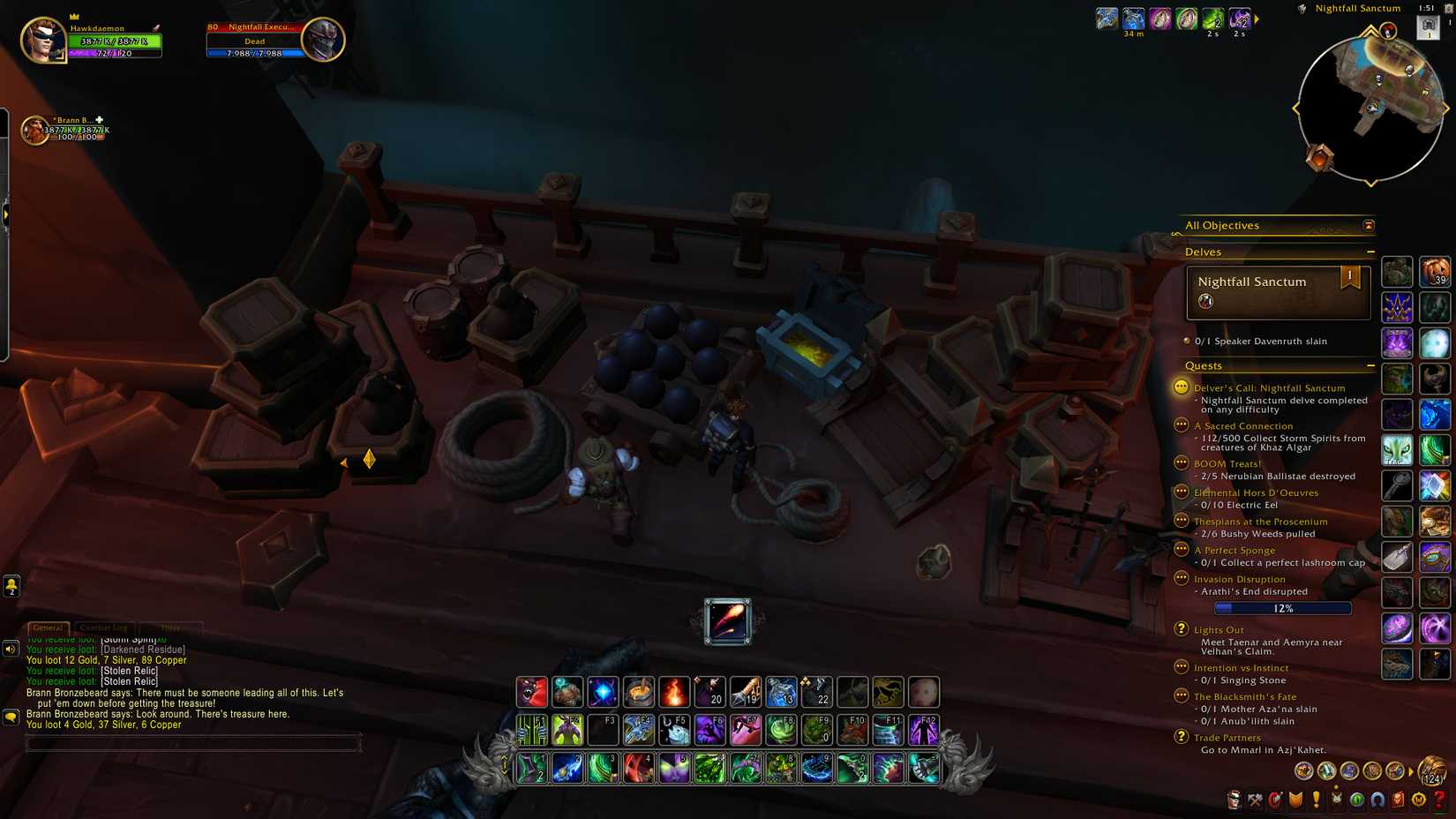Open the Nightfall Sanctum delve banner
The height and width of the screenshot is (819, 1456).
click(x=1277, y=292)
